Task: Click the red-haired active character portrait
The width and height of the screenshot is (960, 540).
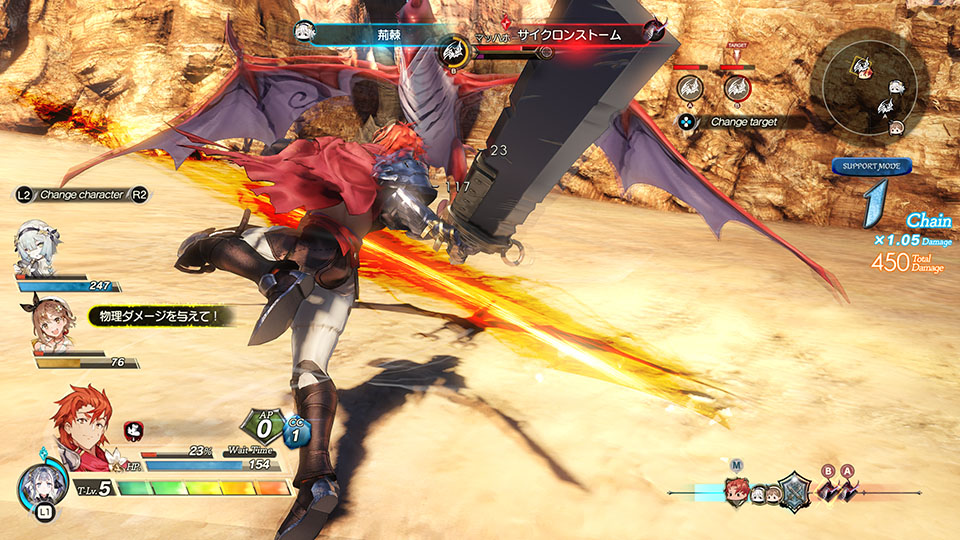Action: pos(81,425)
